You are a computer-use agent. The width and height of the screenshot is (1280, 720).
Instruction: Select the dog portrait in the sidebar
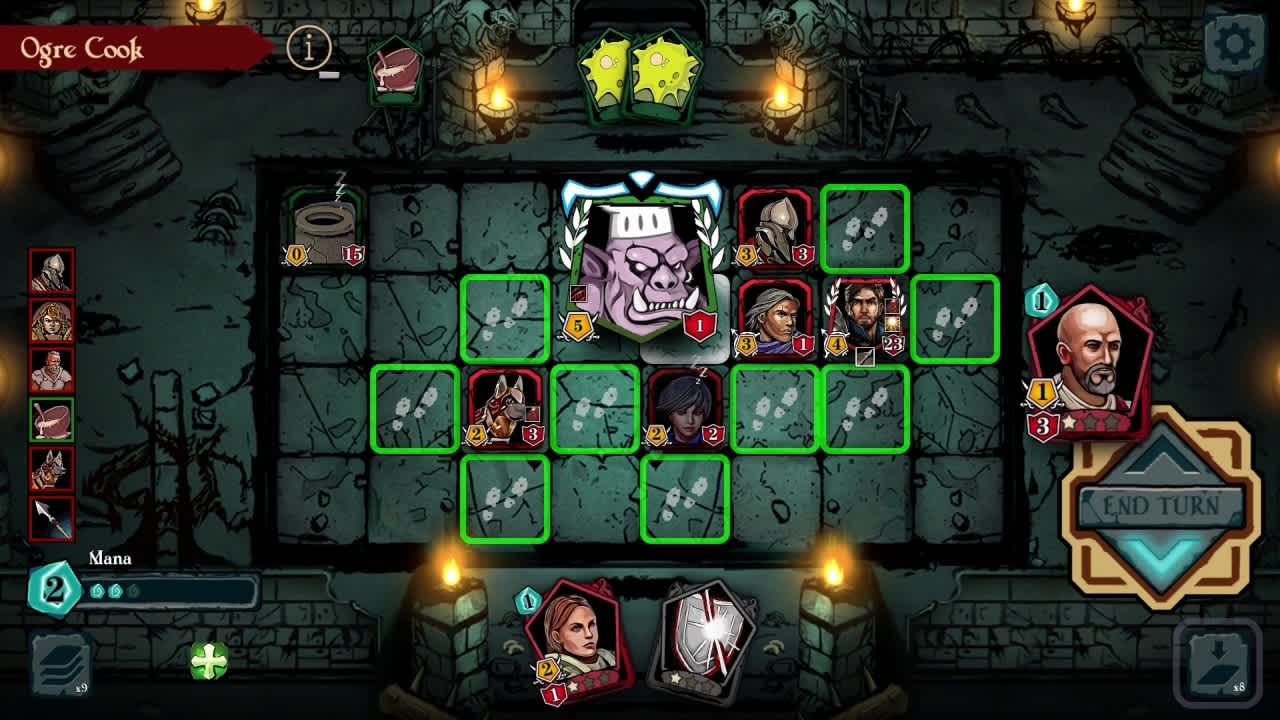52,468
